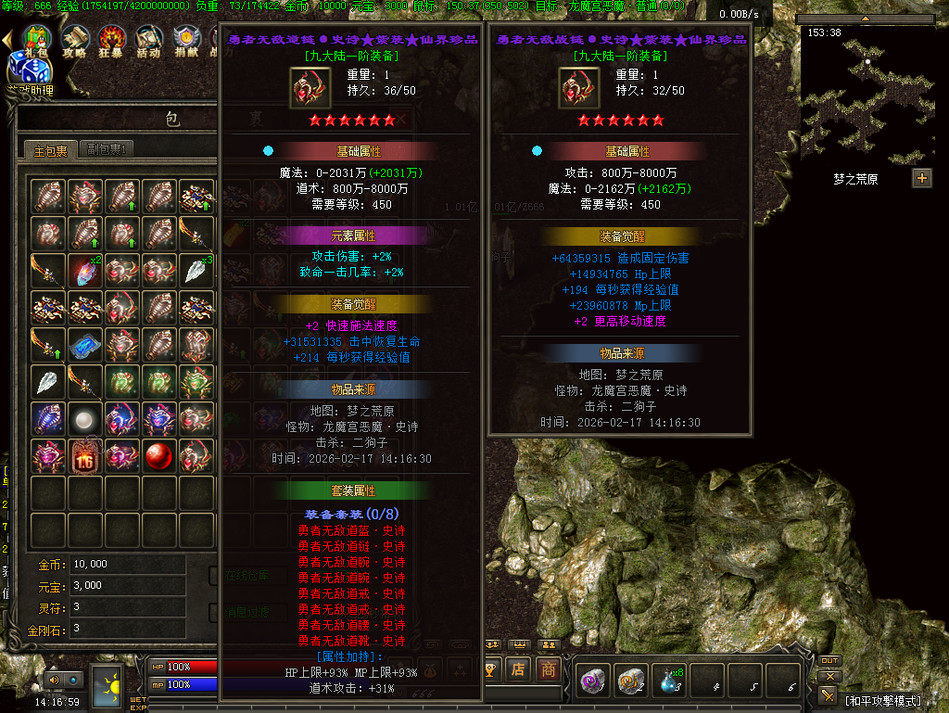
Task: Open the 活动 events icon
Action: tap(148, 41)
